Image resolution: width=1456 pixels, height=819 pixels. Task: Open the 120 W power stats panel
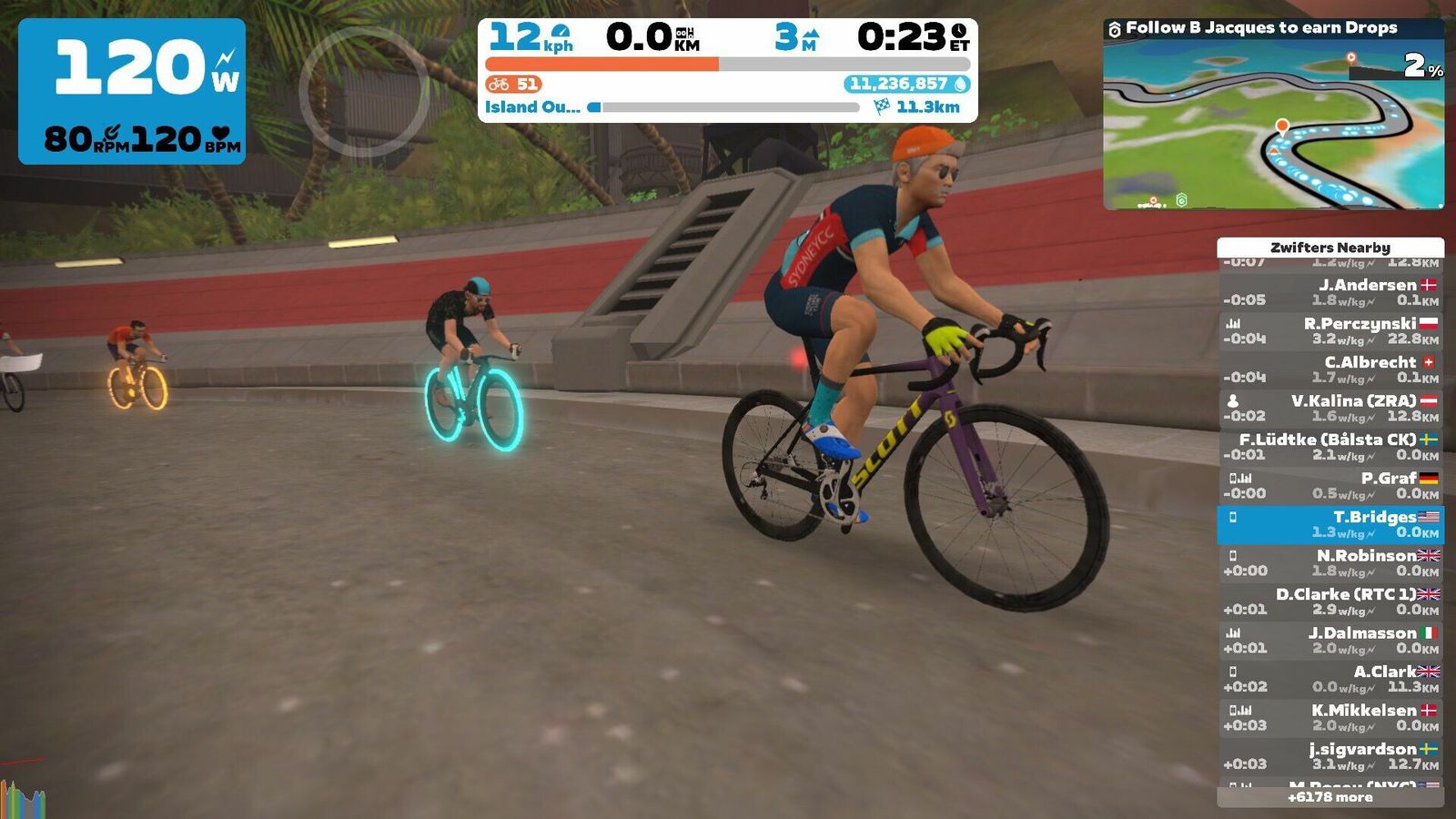(132, 91)
